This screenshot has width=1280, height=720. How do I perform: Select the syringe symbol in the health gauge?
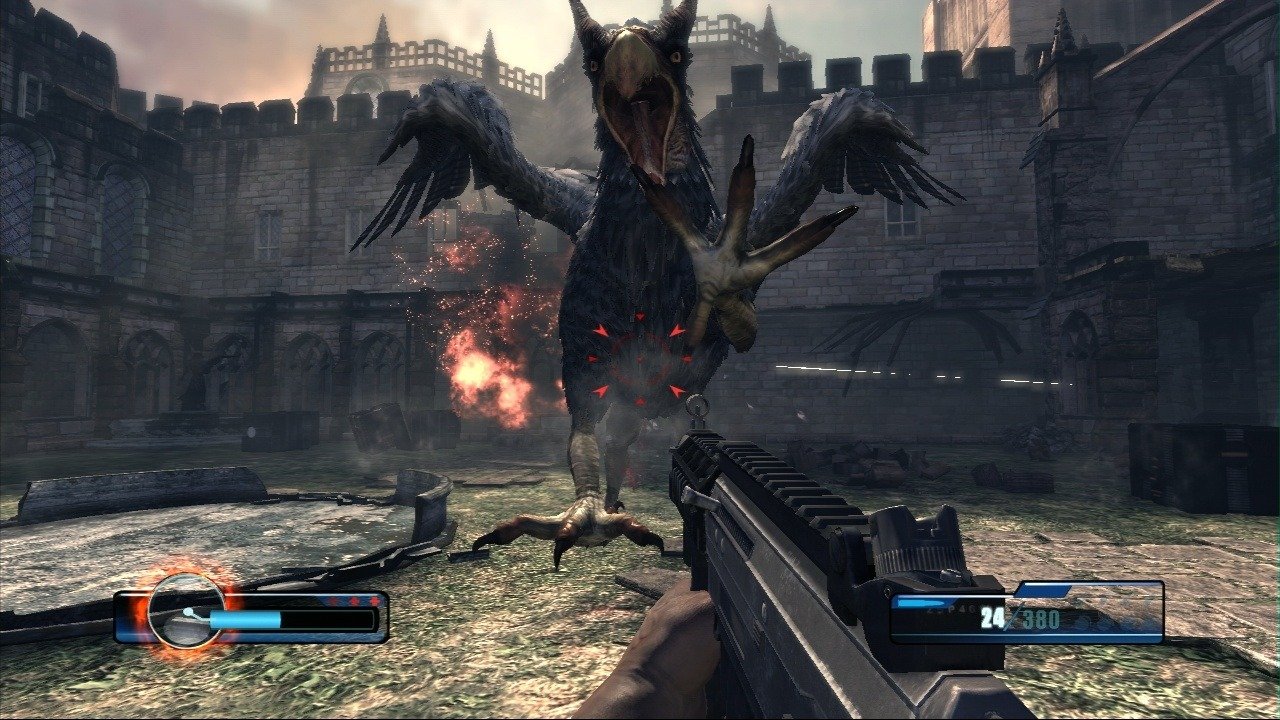click(188, 612)
